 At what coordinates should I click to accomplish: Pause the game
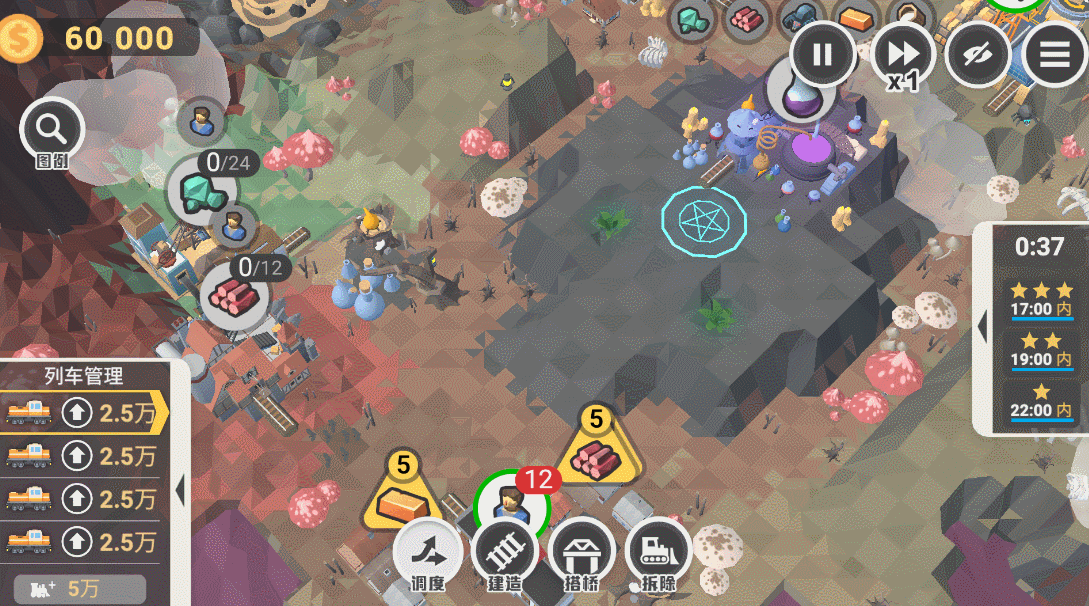pyautogui.click(x=822, y=54)
